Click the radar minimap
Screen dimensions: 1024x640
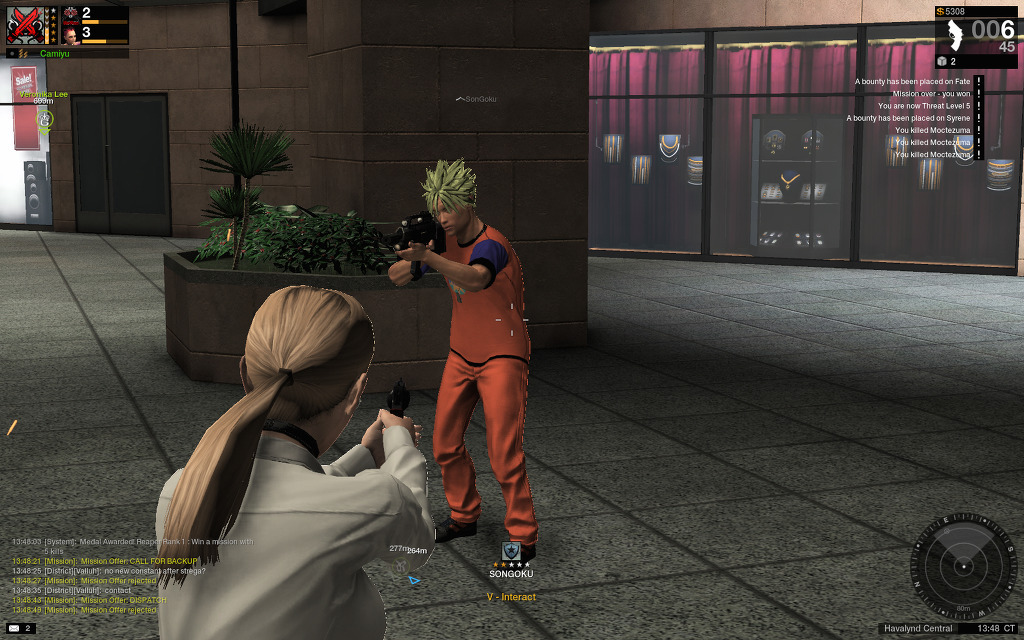pos(964,567)
